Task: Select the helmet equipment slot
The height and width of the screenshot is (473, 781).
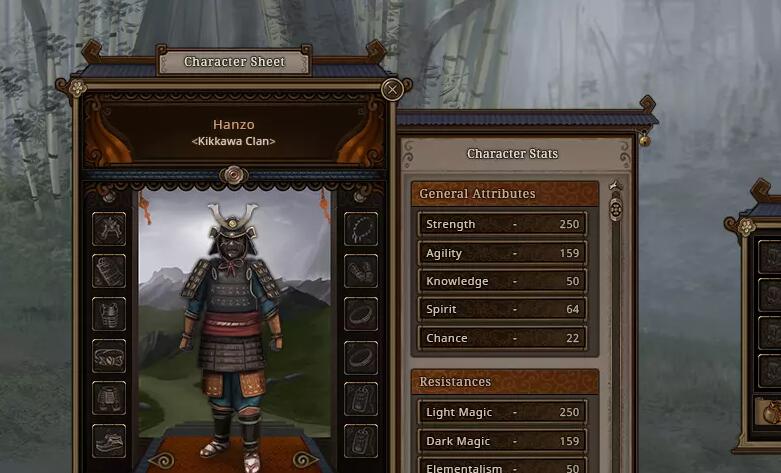Action: 109,229
